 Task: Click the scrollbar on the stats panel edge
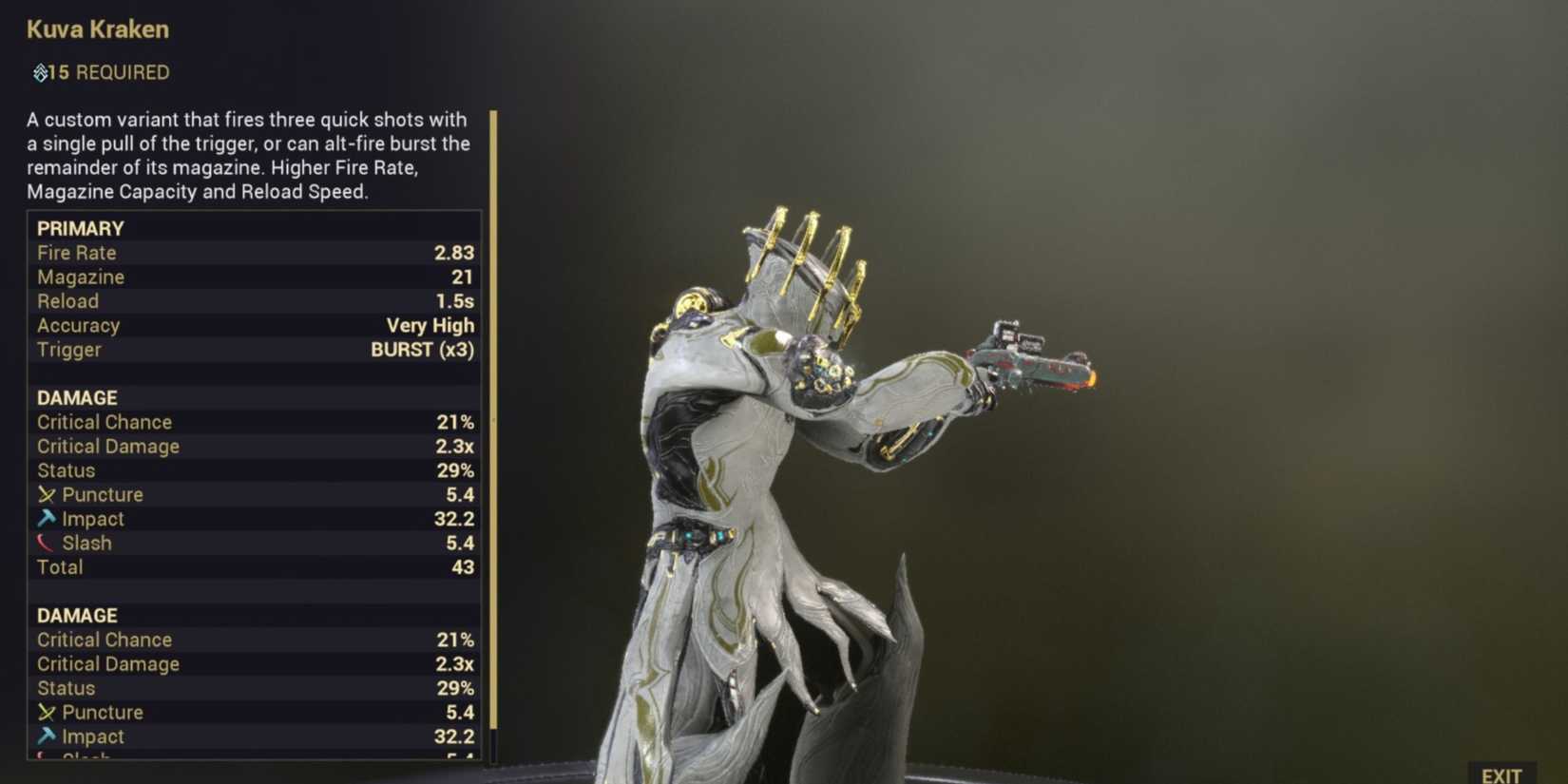point(493,428)
